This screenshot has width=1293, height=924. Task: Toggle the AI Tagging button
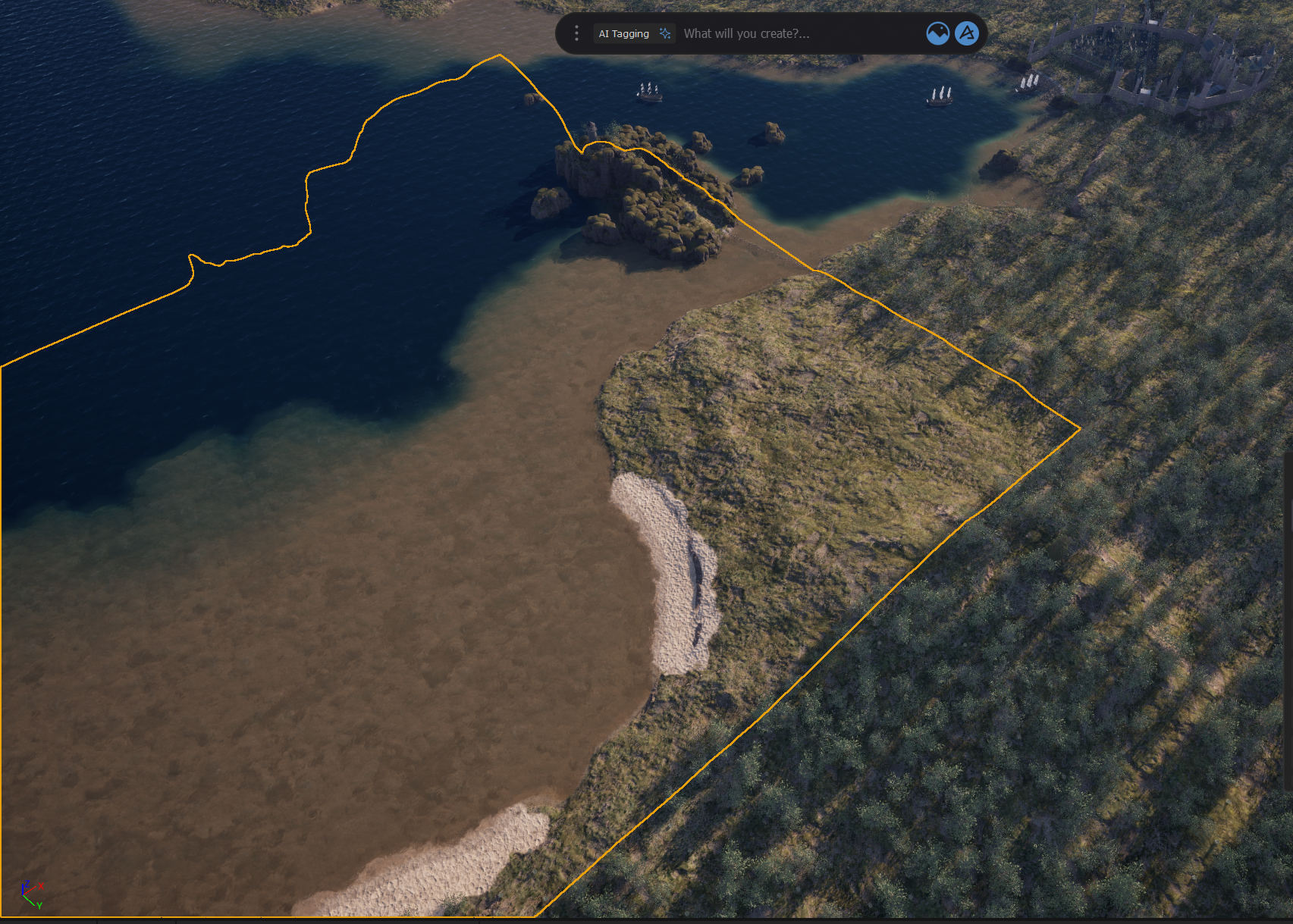coord(634,33)
